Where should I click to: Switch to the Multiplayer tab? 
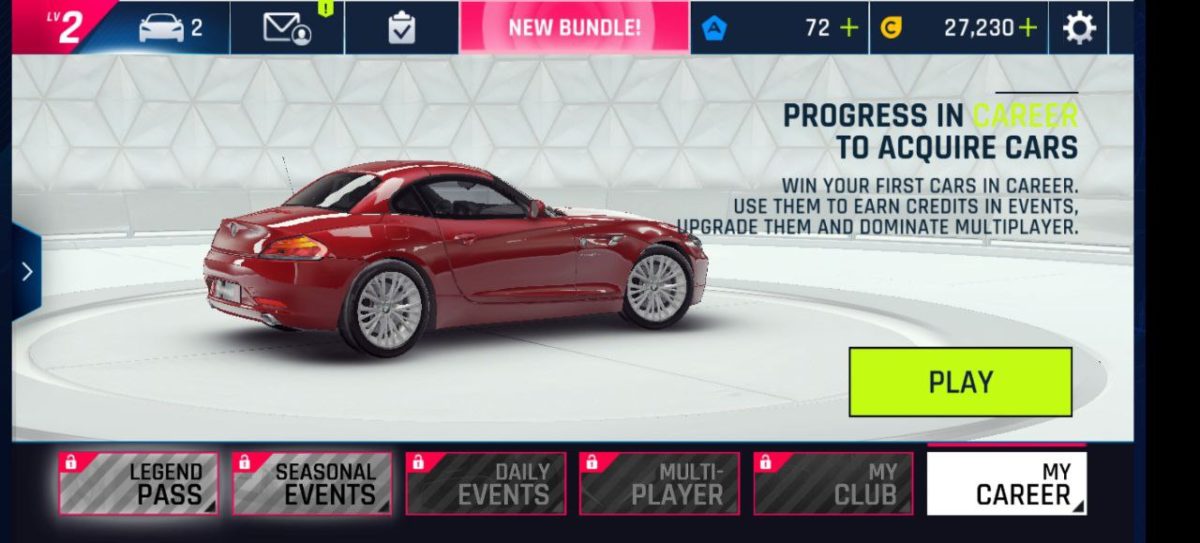[659, 484]
